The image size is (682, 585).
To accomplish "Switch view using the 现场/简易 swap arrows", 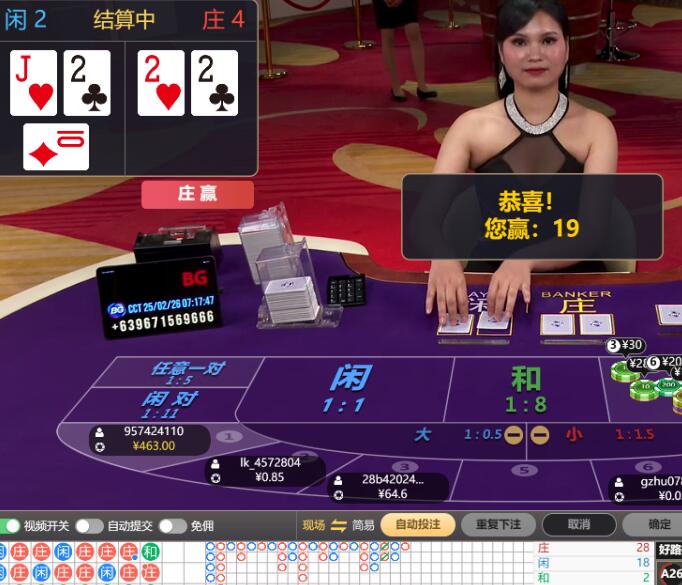I will [x=338, y=526].
